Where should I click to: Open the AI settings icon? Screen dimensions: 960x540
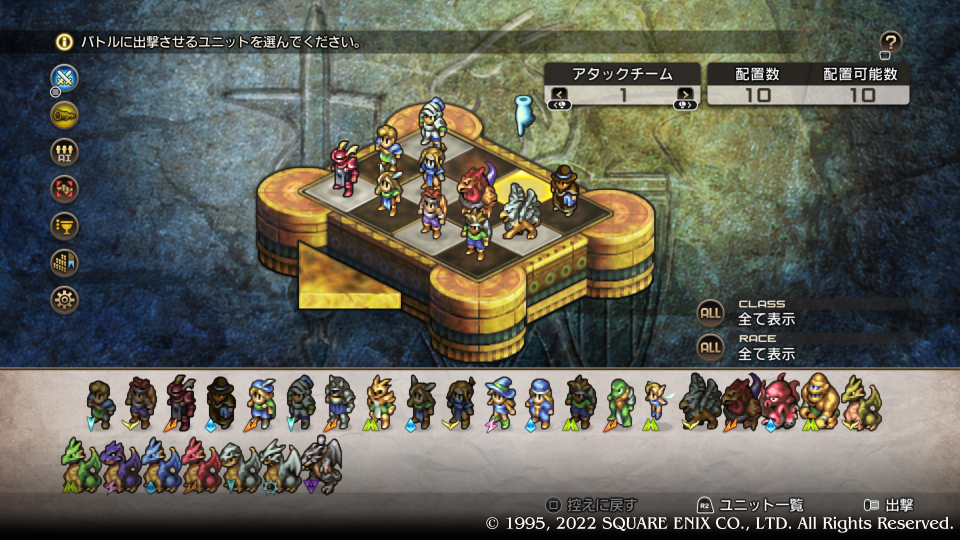[65, 151]
